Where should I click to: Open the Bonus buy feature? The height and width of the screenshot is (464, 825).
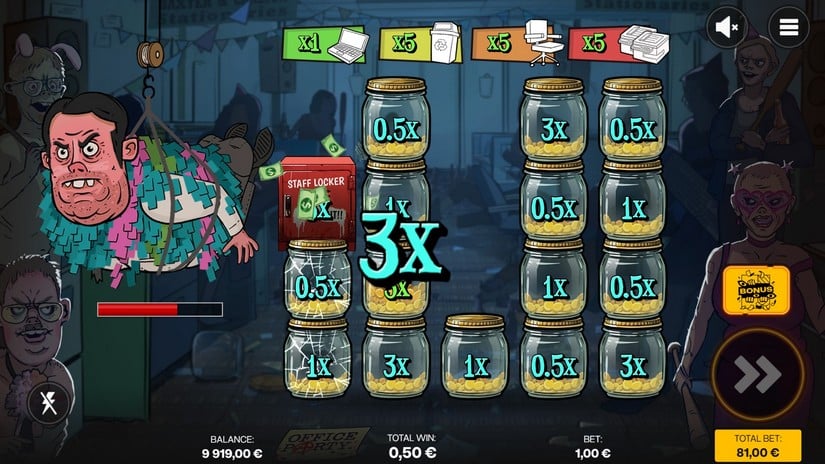757,291
